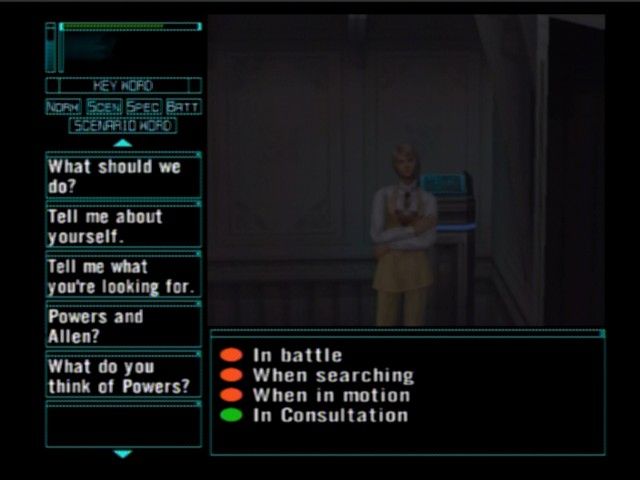640x480 pixels.
Task: Pick "What do you think of Powers?"
Action: [x=123, y=376]
